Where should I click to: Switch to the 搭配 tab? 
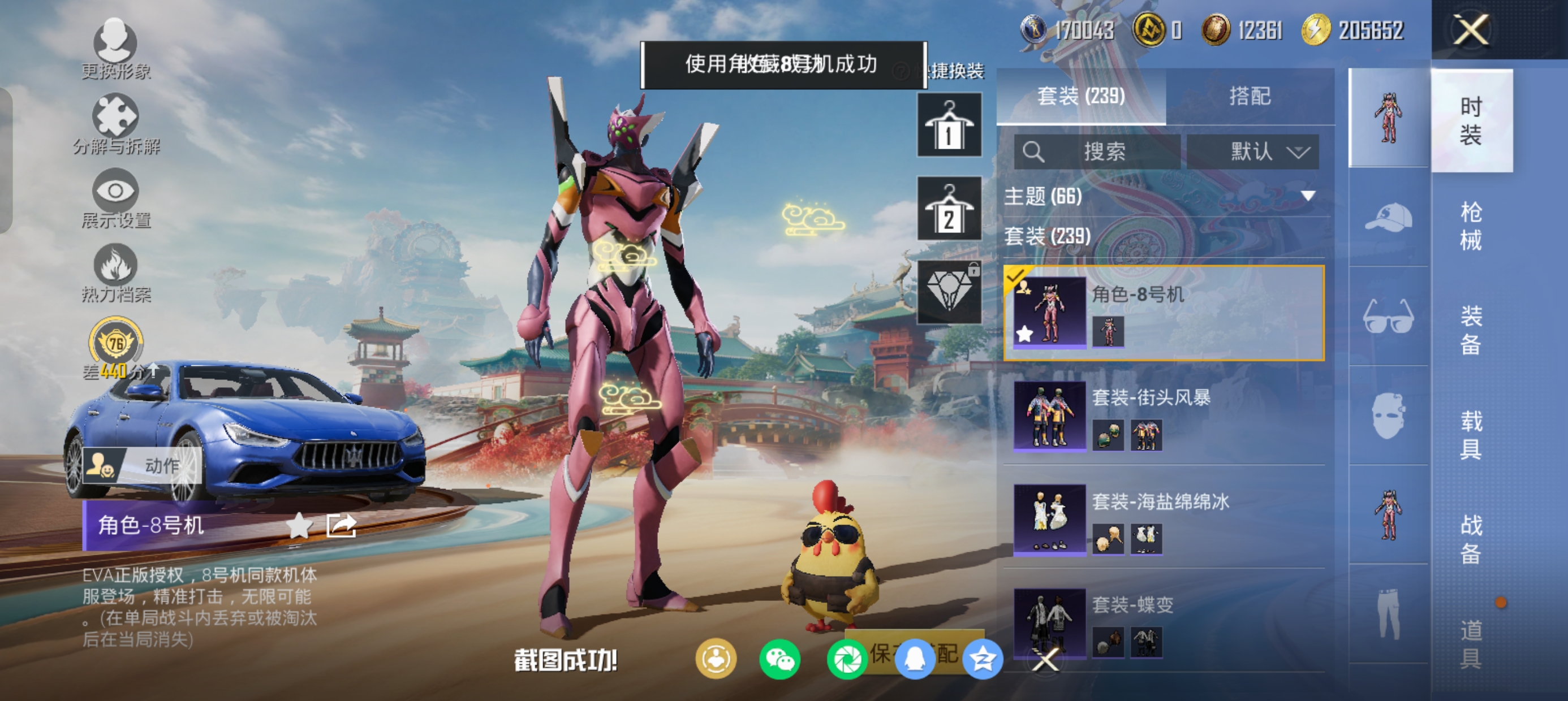click(x=1250, y=96)
